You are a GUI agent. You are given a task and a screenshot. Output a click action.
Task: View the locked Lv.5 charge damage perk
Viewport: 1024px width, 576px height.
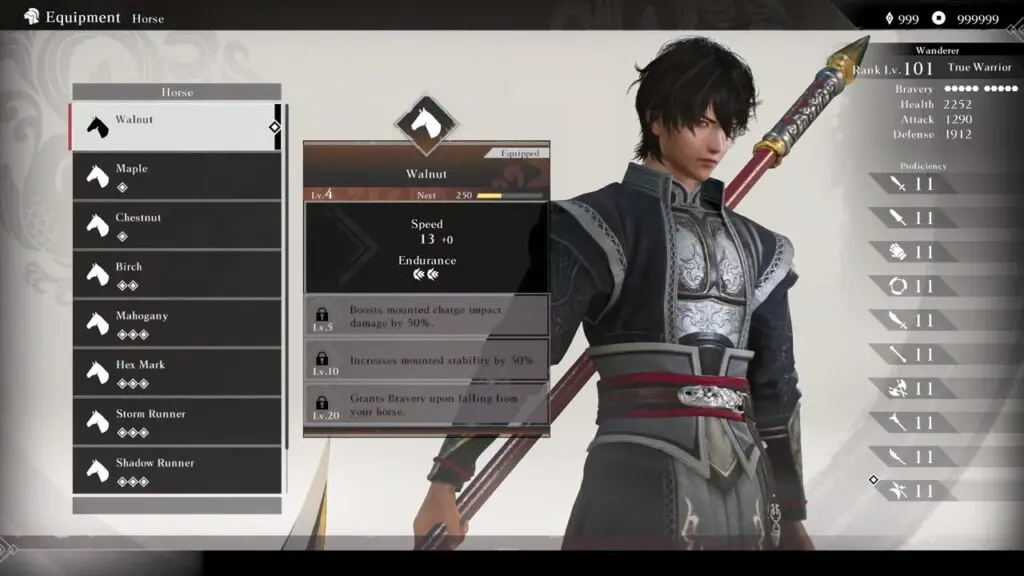click(x=426, y=315)
